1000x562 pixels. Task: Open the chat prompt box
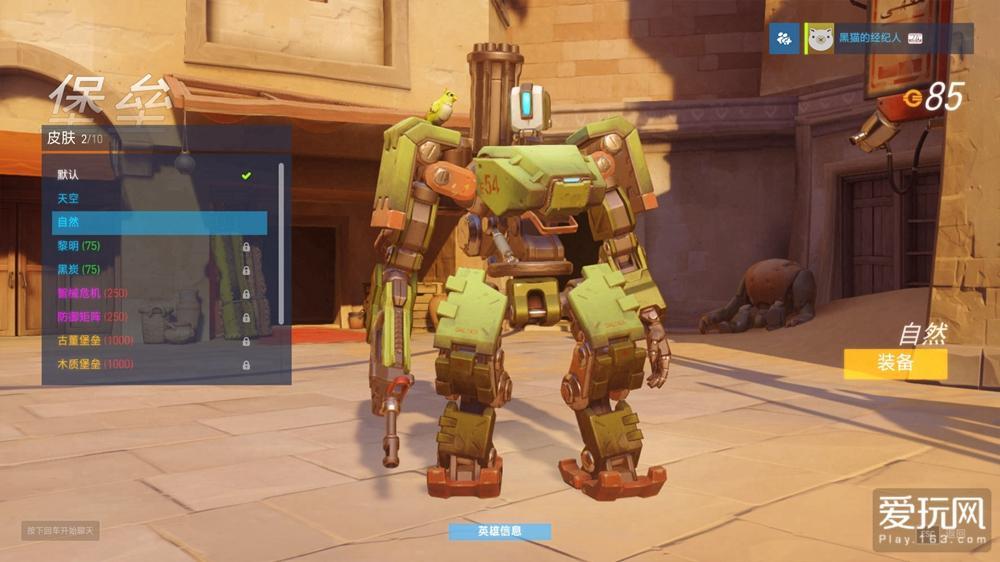coord(60,530)
